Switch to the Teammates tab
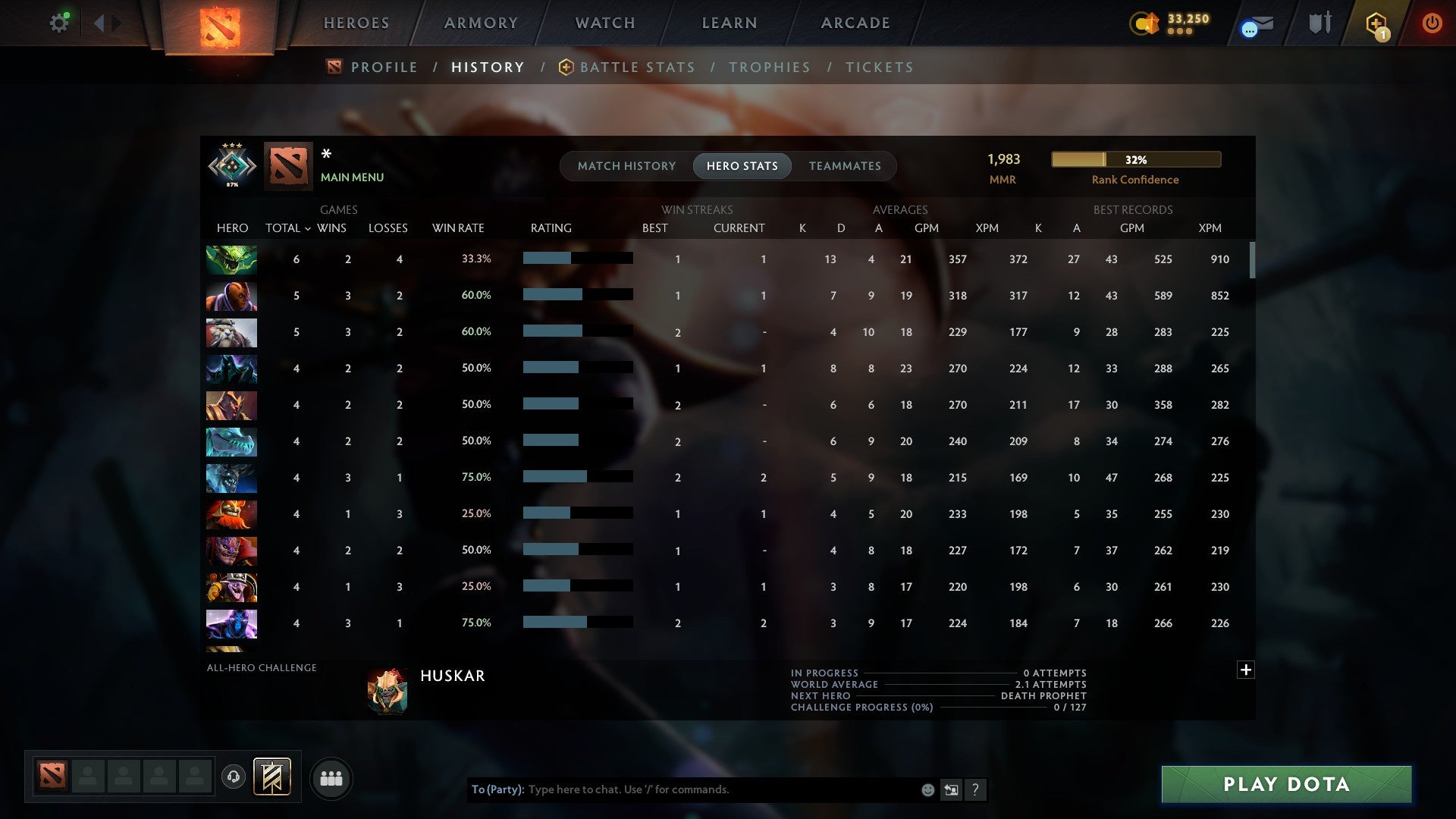 (844, 165)
